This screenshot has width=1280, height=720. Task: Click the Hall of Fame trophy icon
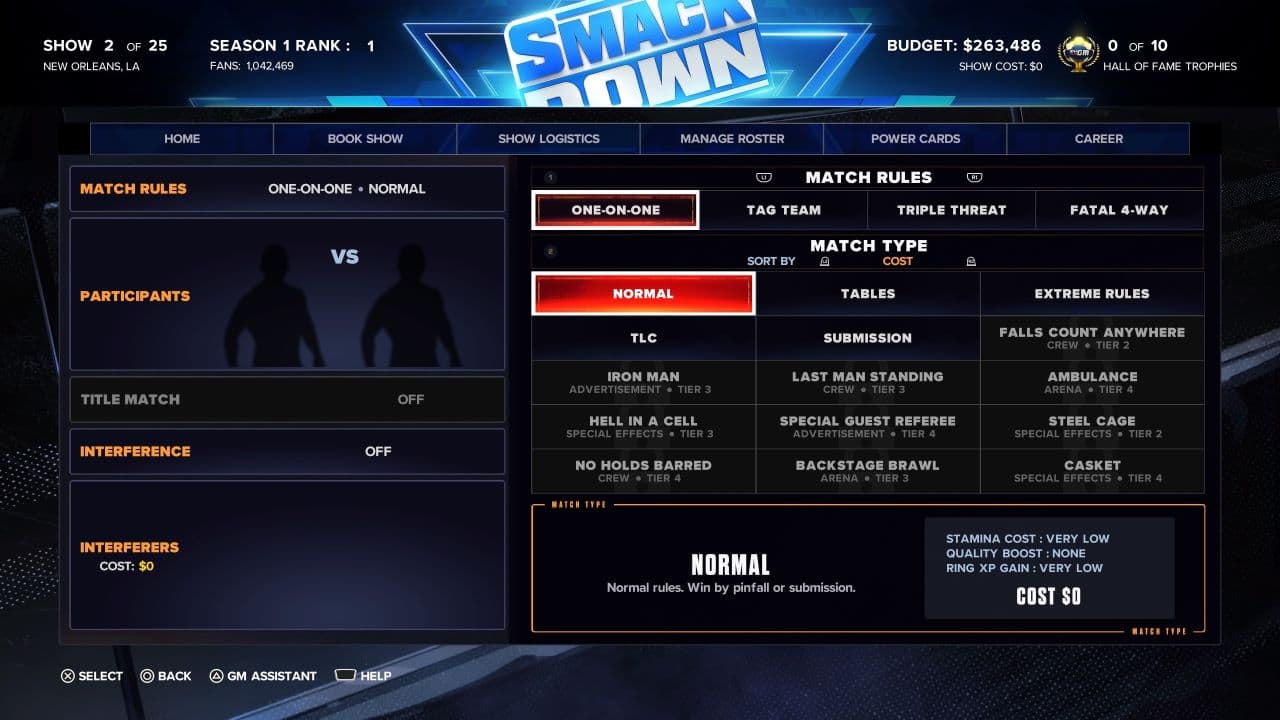tap(1078, 50)
